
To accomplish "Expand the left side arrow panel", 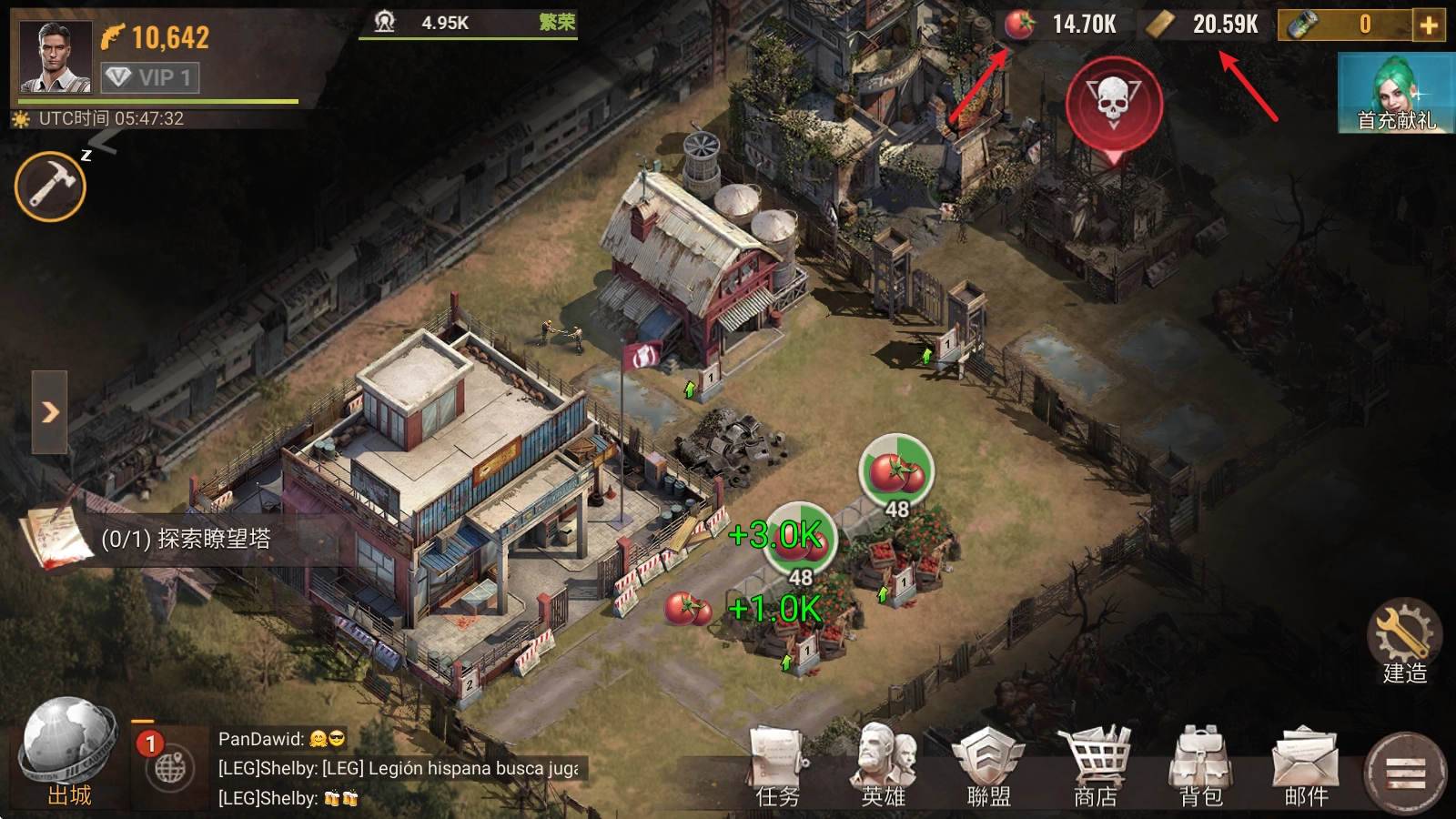I will click(x=50, y=412).
